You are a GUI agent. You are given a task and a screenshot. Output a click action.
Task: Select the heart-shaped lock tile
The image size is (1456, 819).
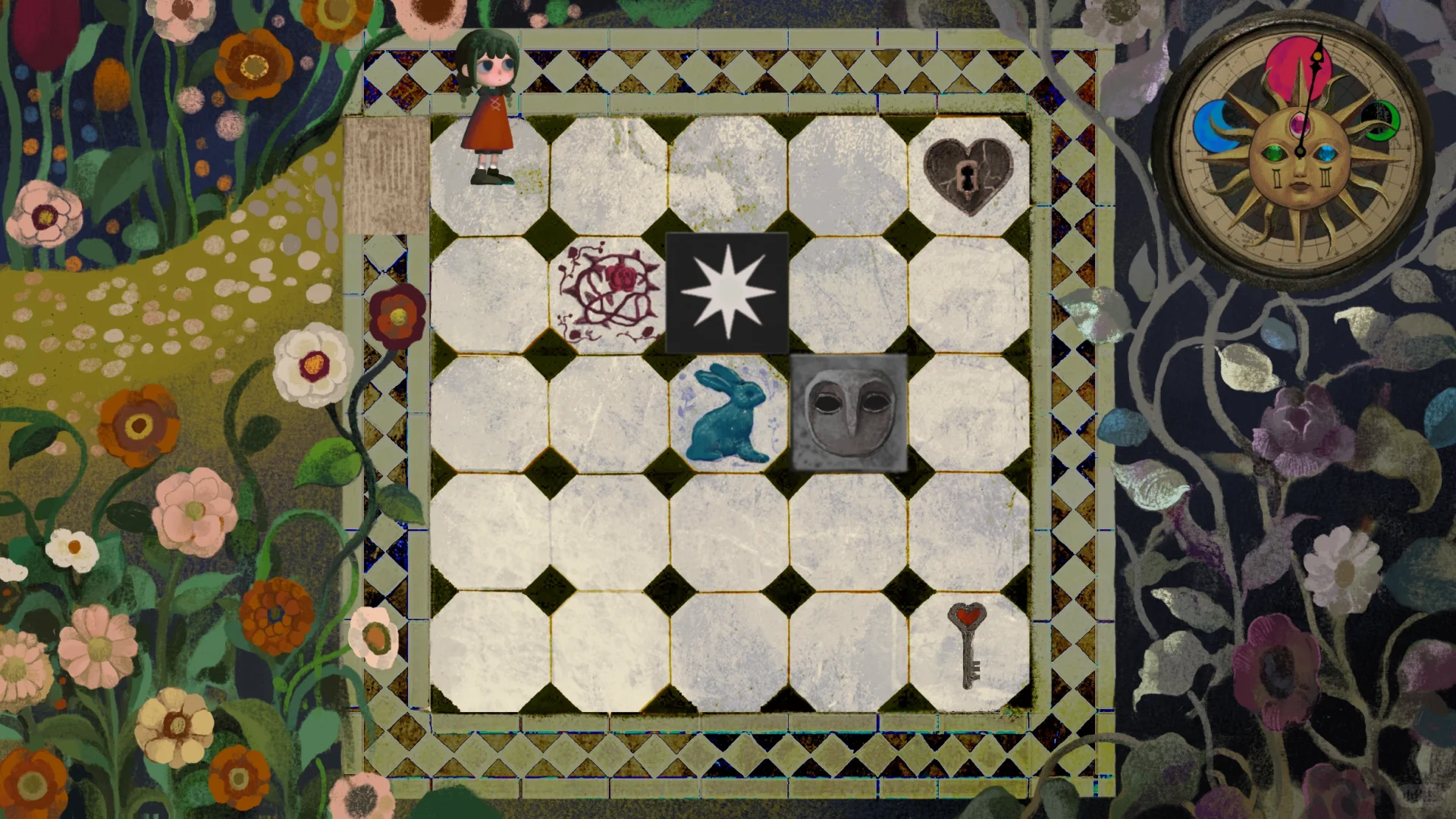(968, 176)
